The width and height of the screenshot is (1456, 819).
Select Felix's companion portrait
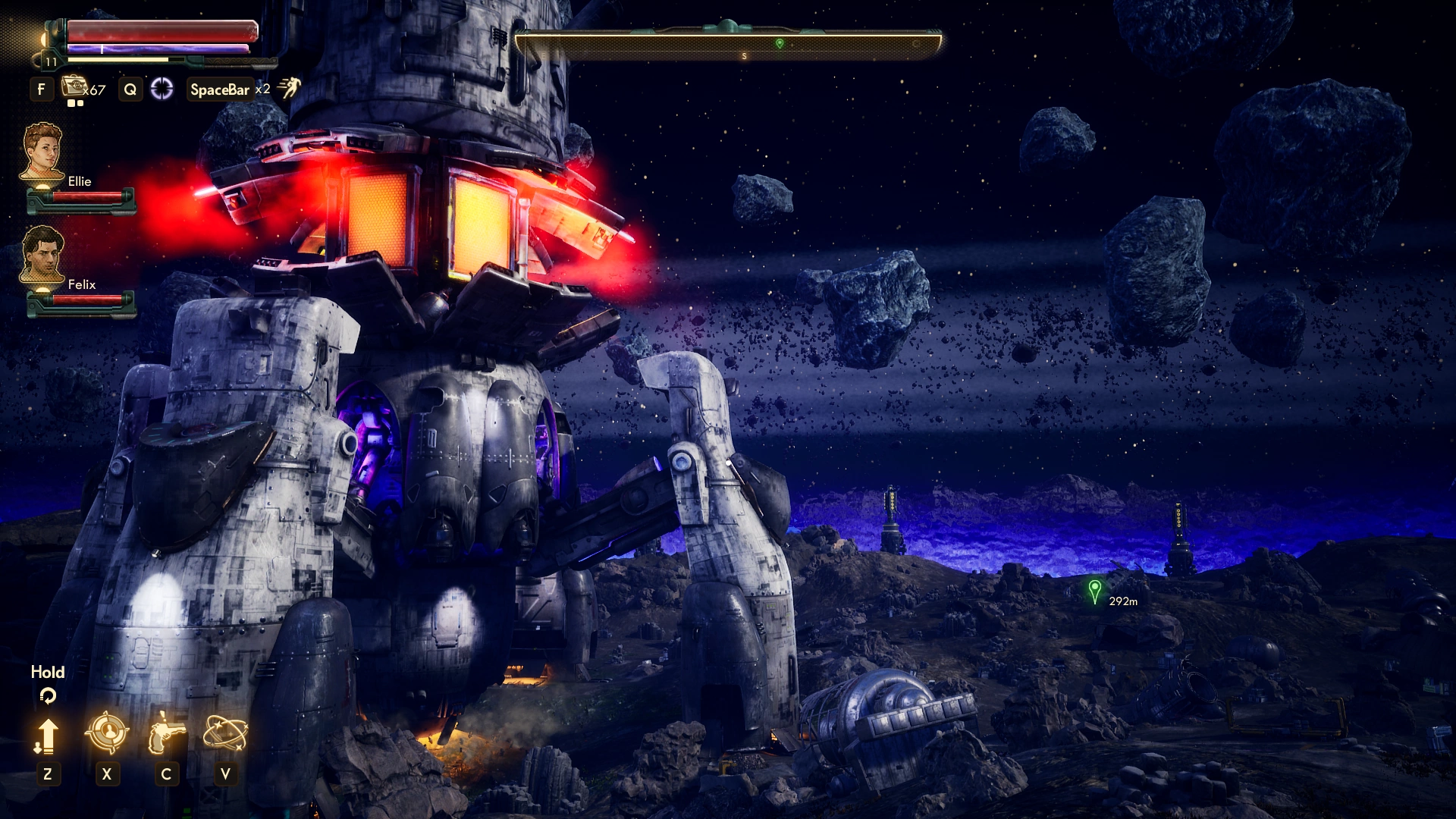tap(42, 254)
